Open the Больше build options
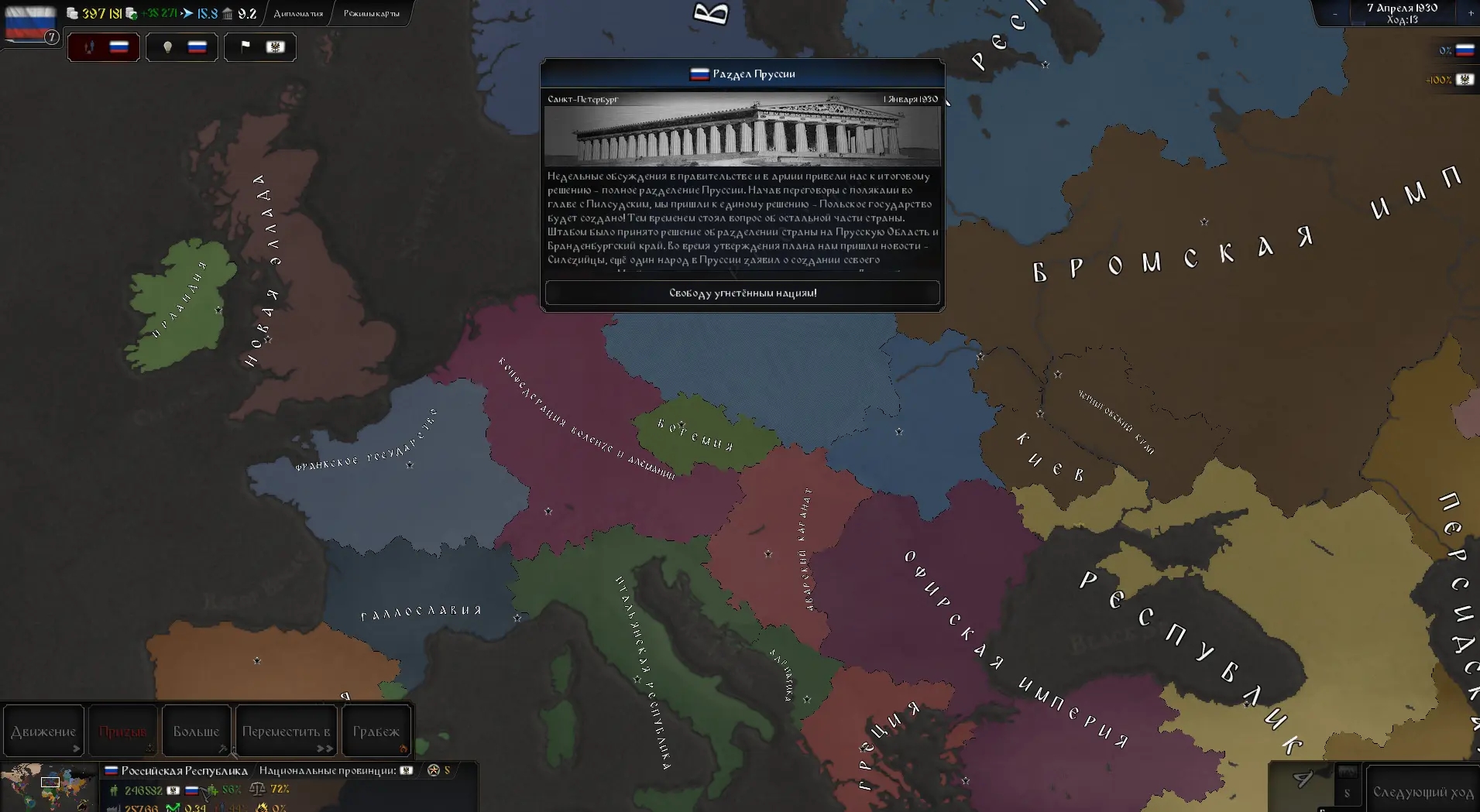1480x812 pixels. click(196, 731)
